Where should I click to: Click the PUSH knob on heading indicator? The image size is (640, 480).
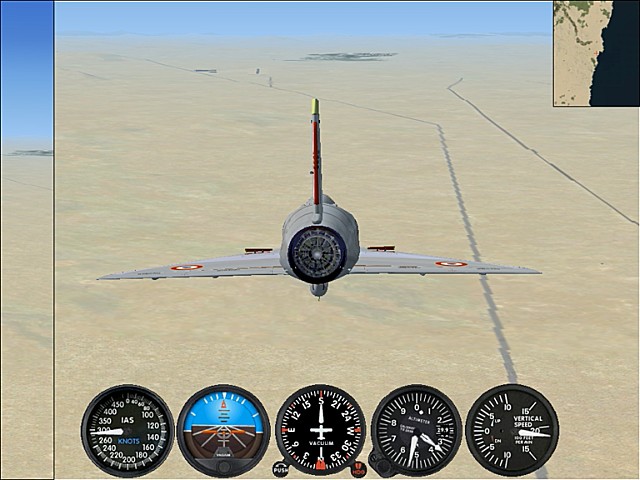point(280,468)
